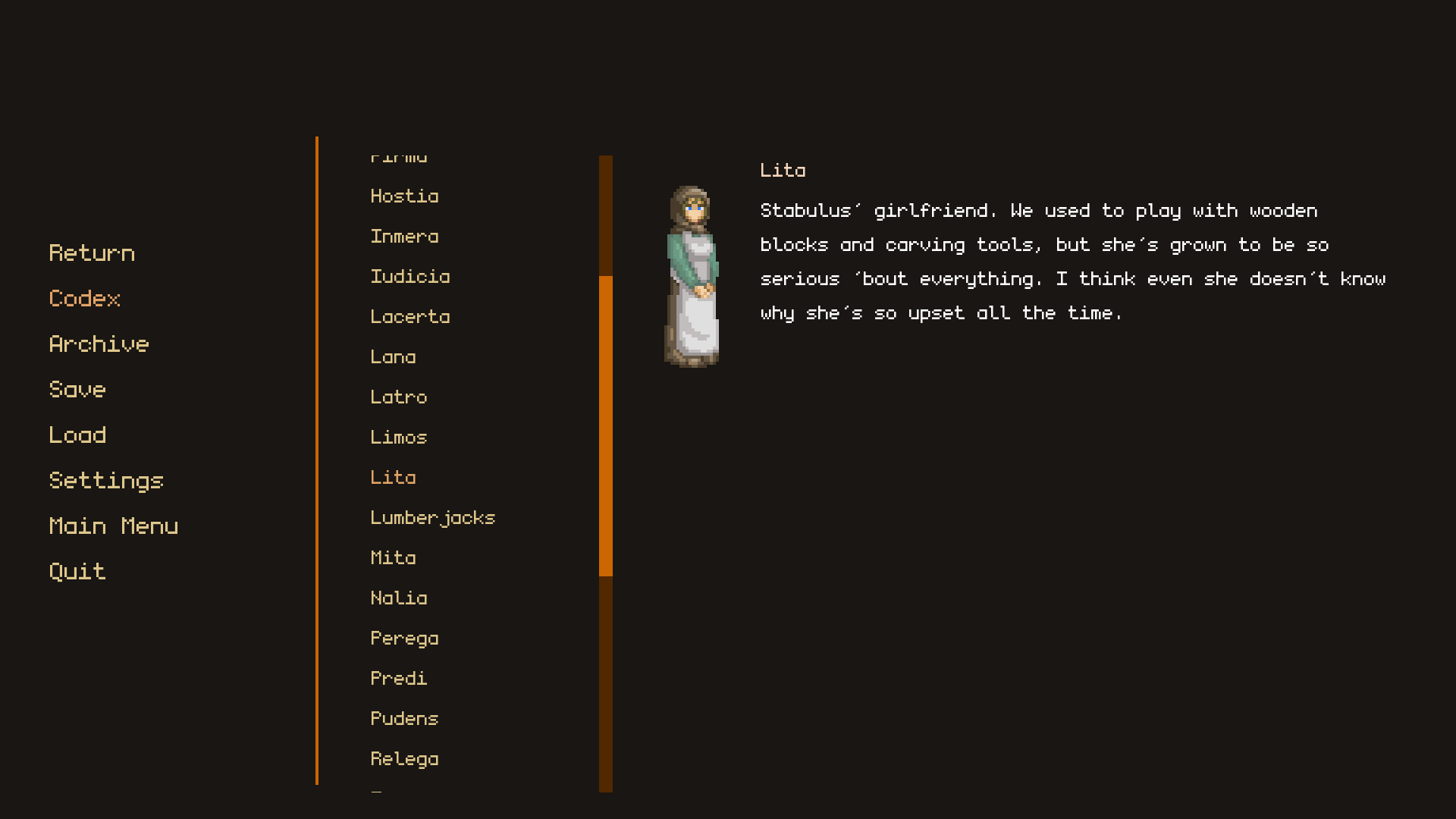This screenshot has width=1456, height=819.
Task: Select the Nalia codex entry
Action: pyautogui.click(x=399, y=598)
